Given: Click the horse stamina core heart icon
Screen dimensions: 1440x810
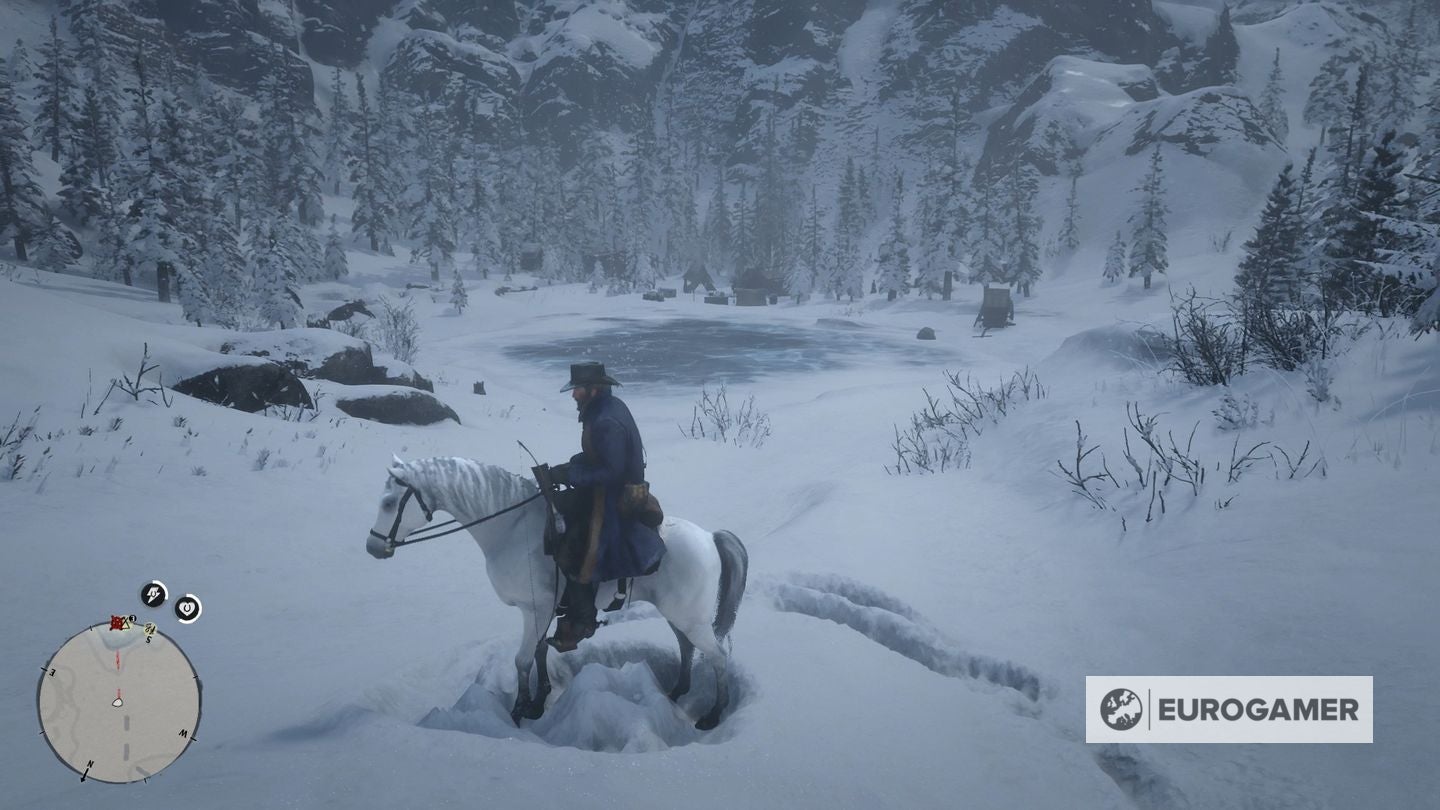Looking at the screenshot, I should coord(188,607).
